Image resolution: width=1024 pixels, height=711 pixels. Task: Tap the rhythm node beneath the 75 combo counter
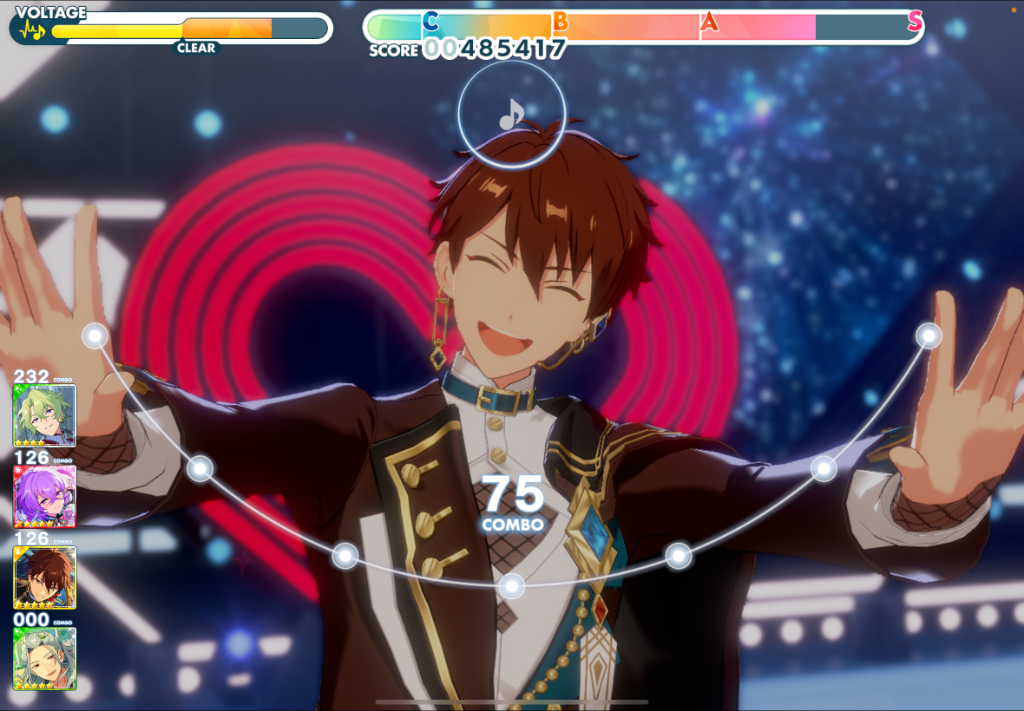pyautogui.click(x=512, y=586)
